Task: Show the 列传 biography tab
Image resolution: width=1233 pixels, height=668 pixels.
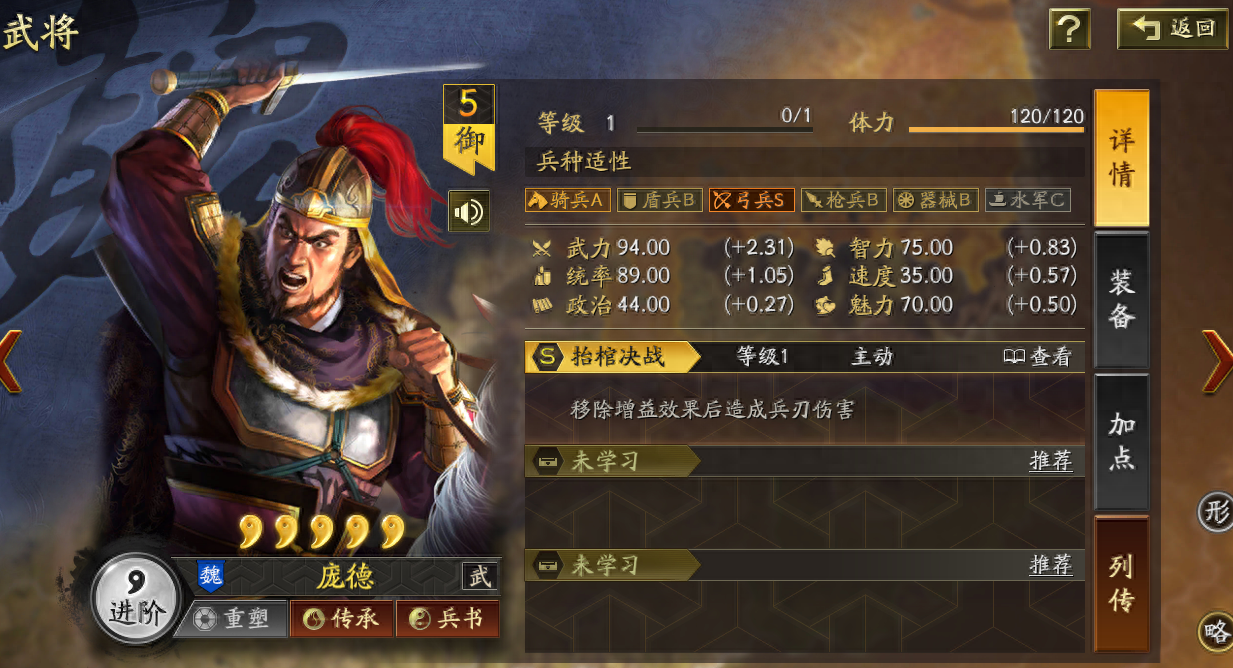Action: [x=1121, y=583]
